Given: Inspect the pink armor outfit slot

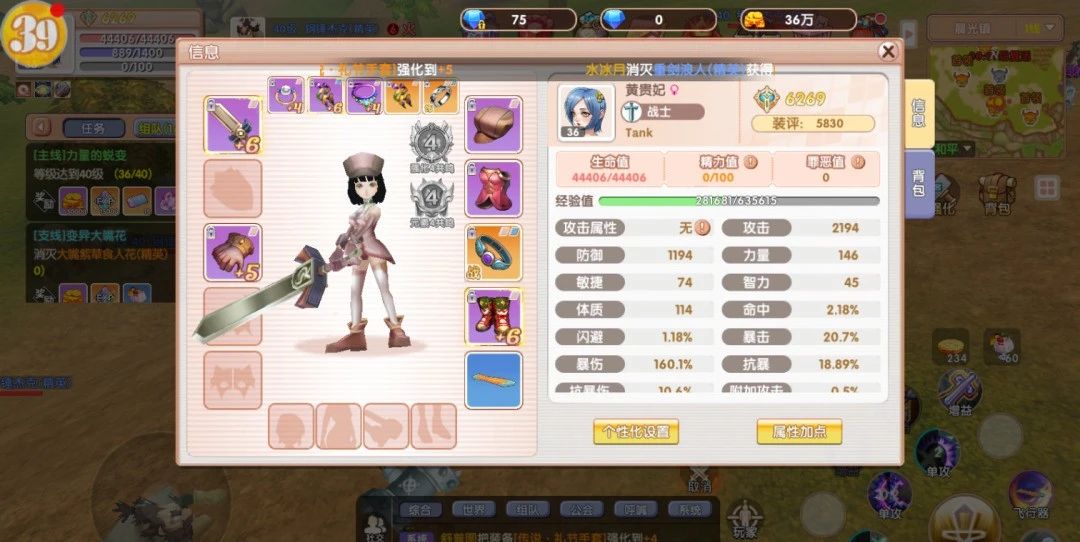Looking at the screenshot, I should (x=493, y=189).
